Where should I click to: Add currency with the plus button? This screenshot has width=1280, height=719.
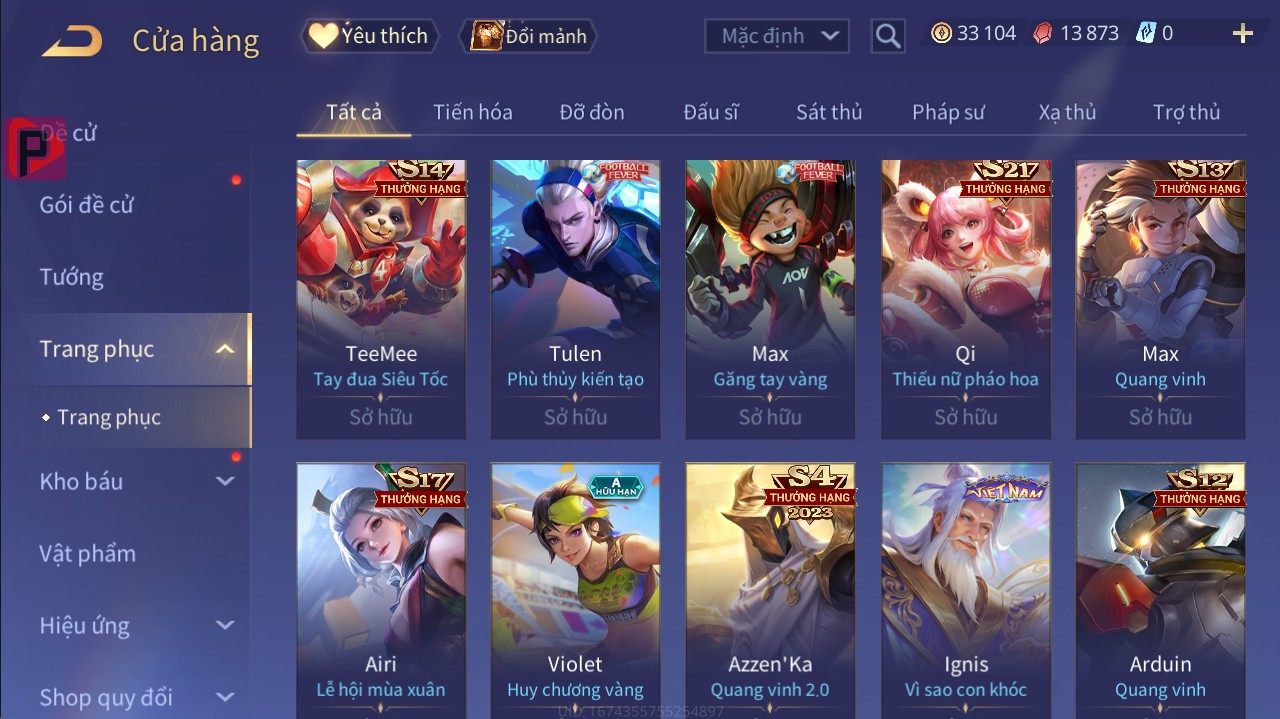point(1242,34)
